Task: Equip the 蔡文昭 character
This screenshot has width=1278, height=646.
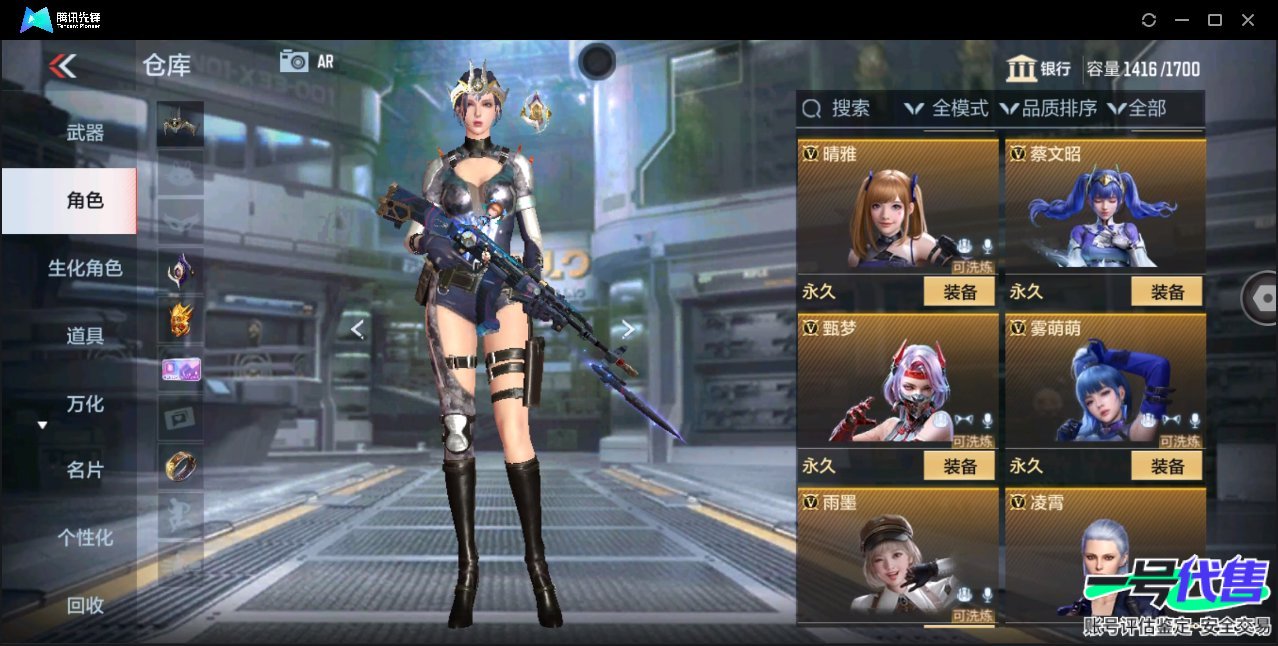Action: click(x=1167, y=292)
